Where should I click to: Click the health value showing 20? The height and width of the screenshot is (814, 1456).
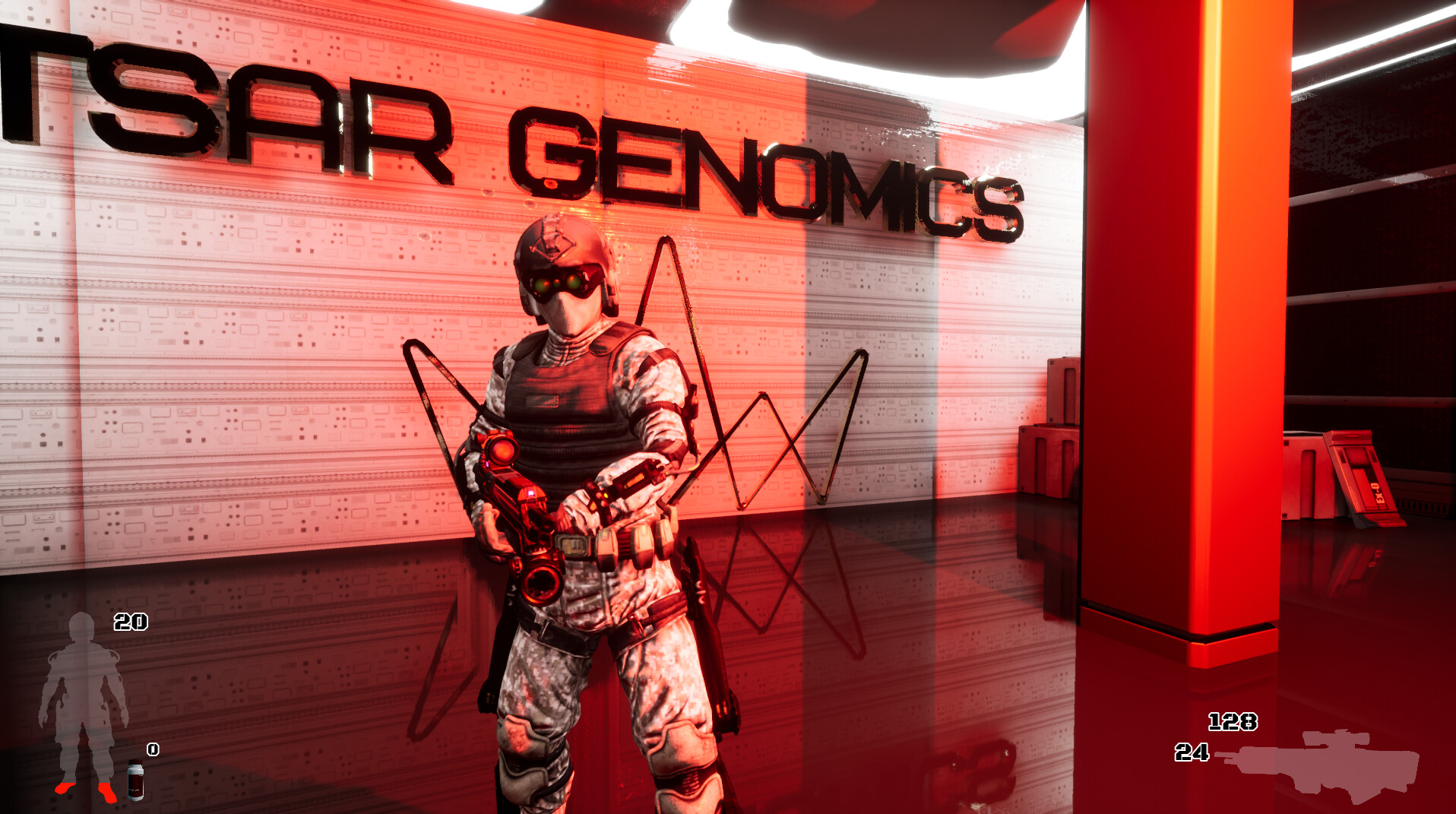pyautogui.click(x=131, y=623)
